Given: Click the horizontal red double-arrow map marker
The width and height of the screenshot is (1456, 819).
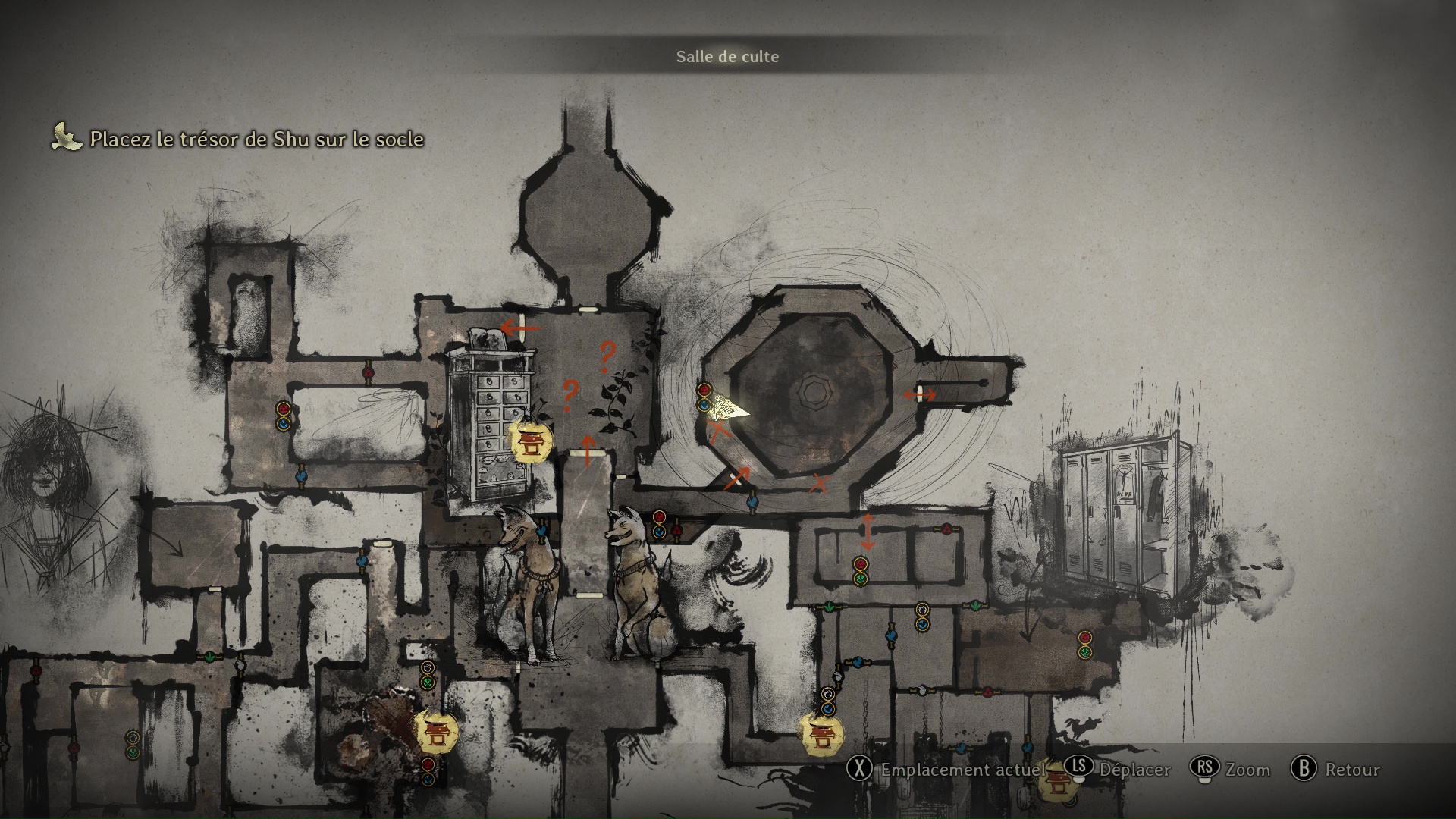Looking at the screenshot, I should pos(920,394).
